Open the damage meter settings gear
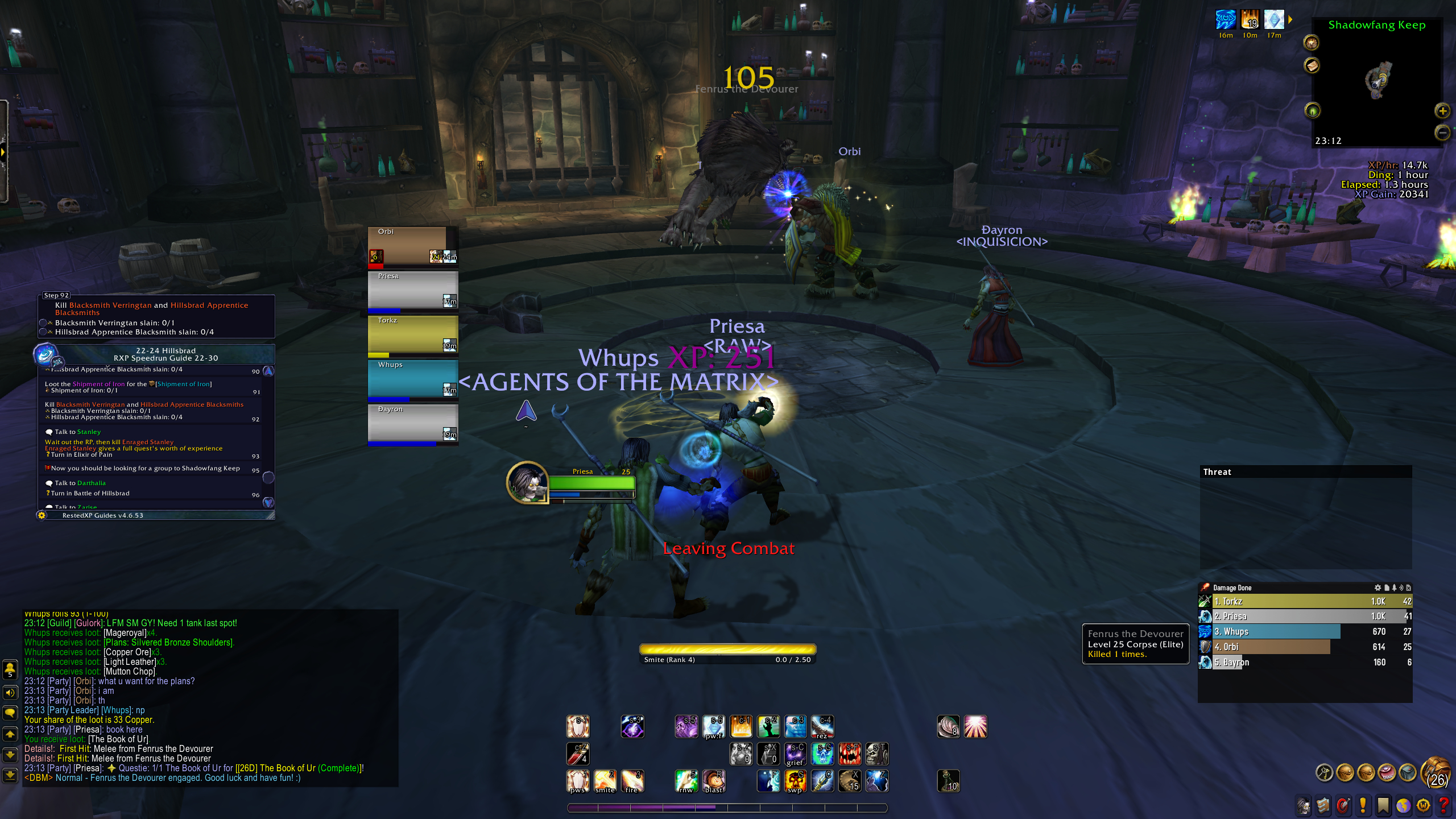The image size is (1456, 819). (1378, 588)
